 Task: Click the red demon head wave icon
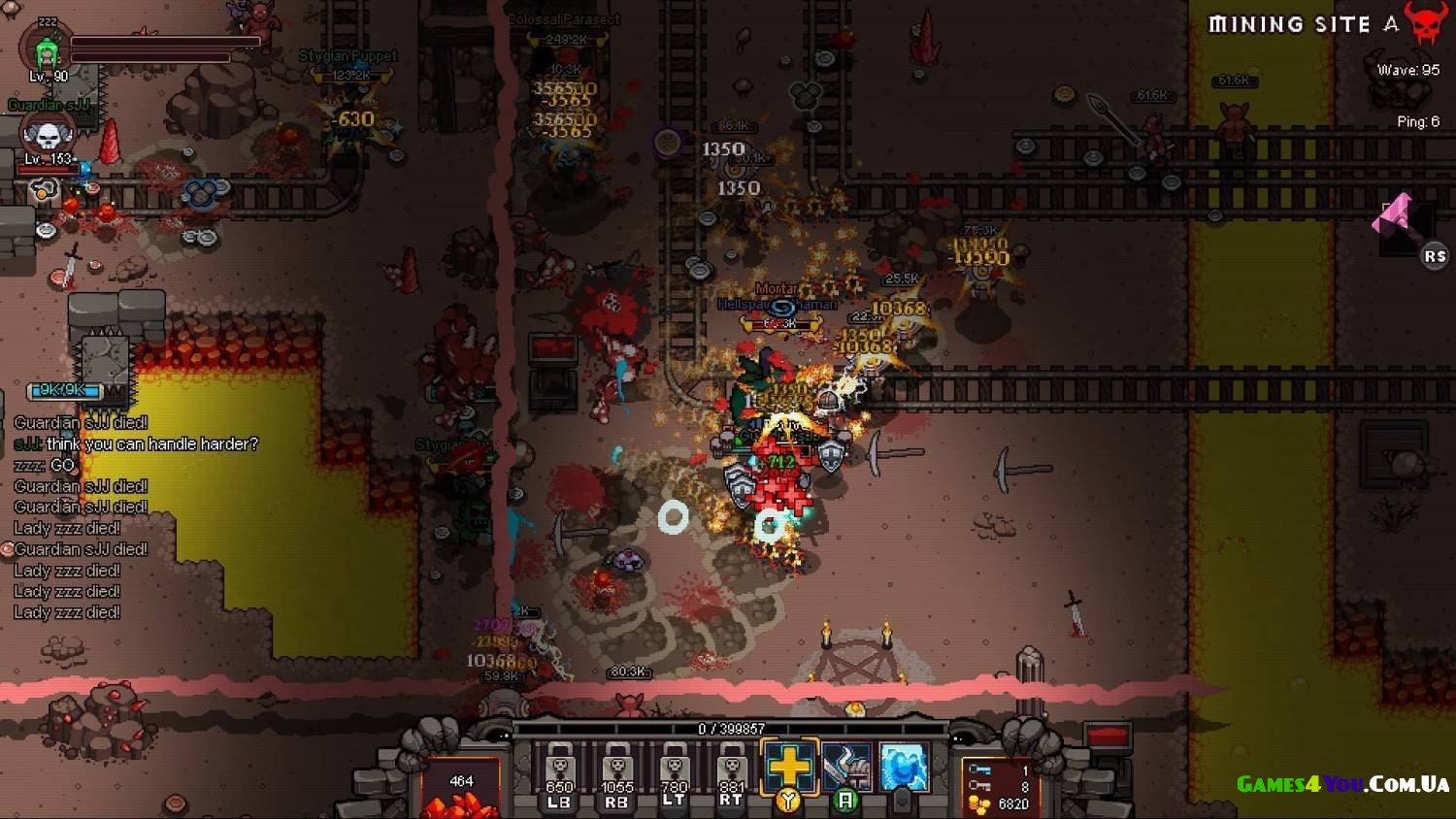[1425, 23]
